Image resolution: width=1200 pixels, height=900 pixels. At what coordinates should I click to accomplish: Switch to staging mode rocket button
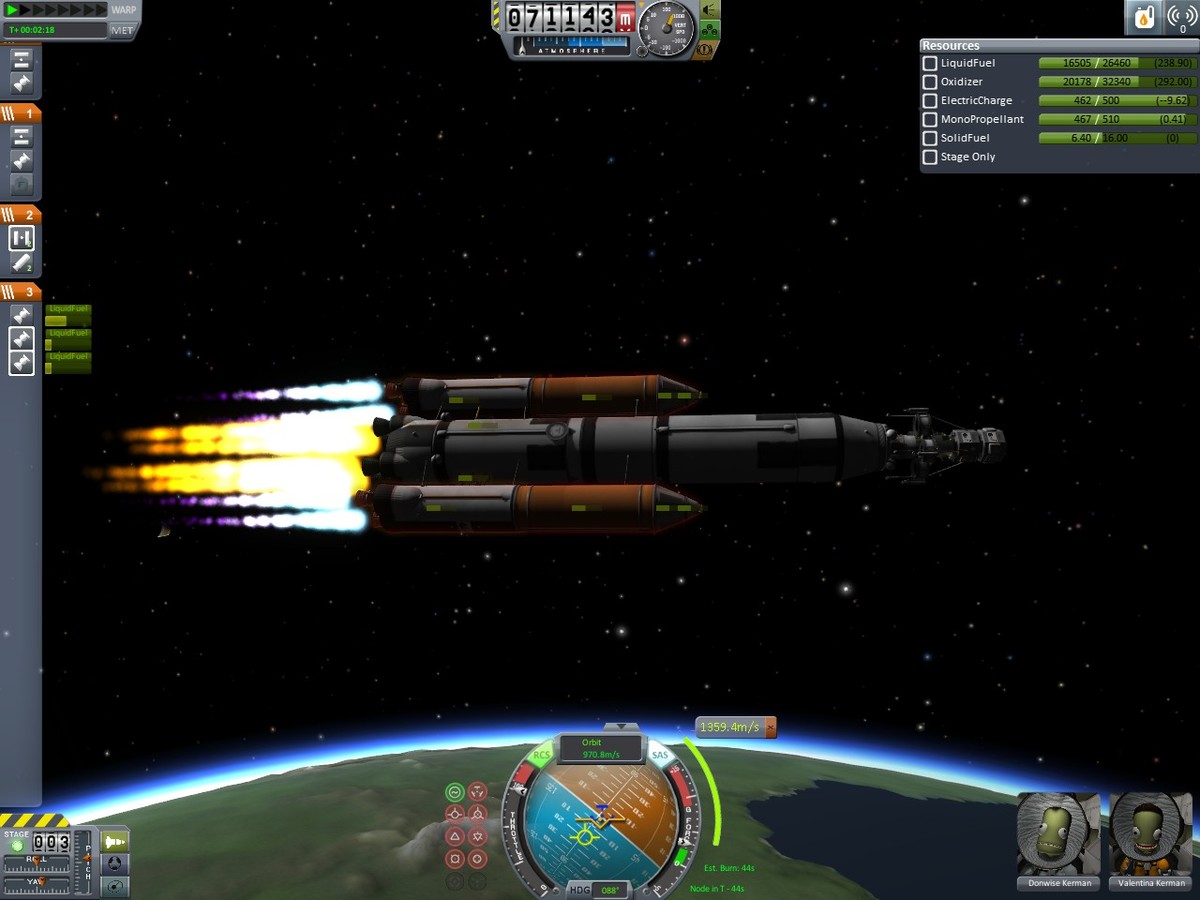116,841
